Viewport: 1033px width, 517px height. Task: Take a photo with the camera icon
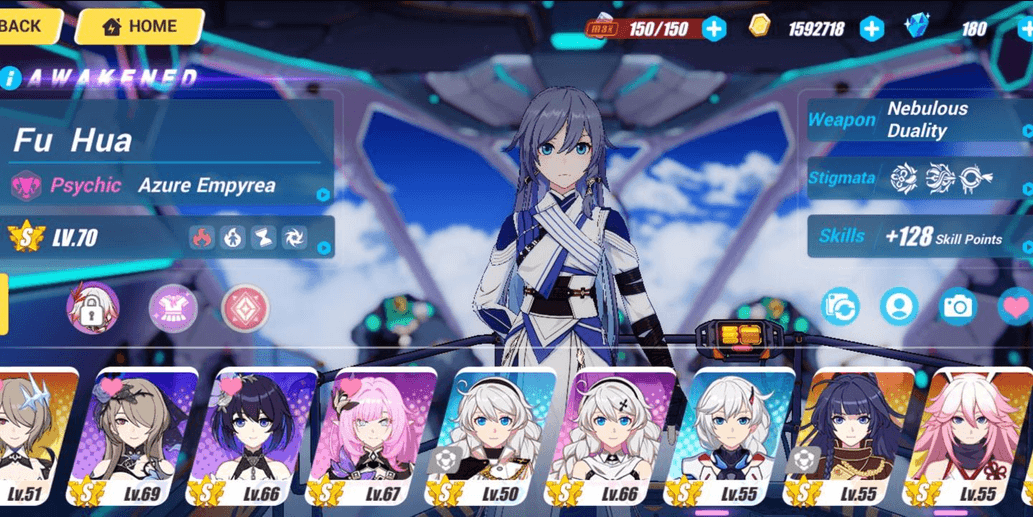(958, 307)
